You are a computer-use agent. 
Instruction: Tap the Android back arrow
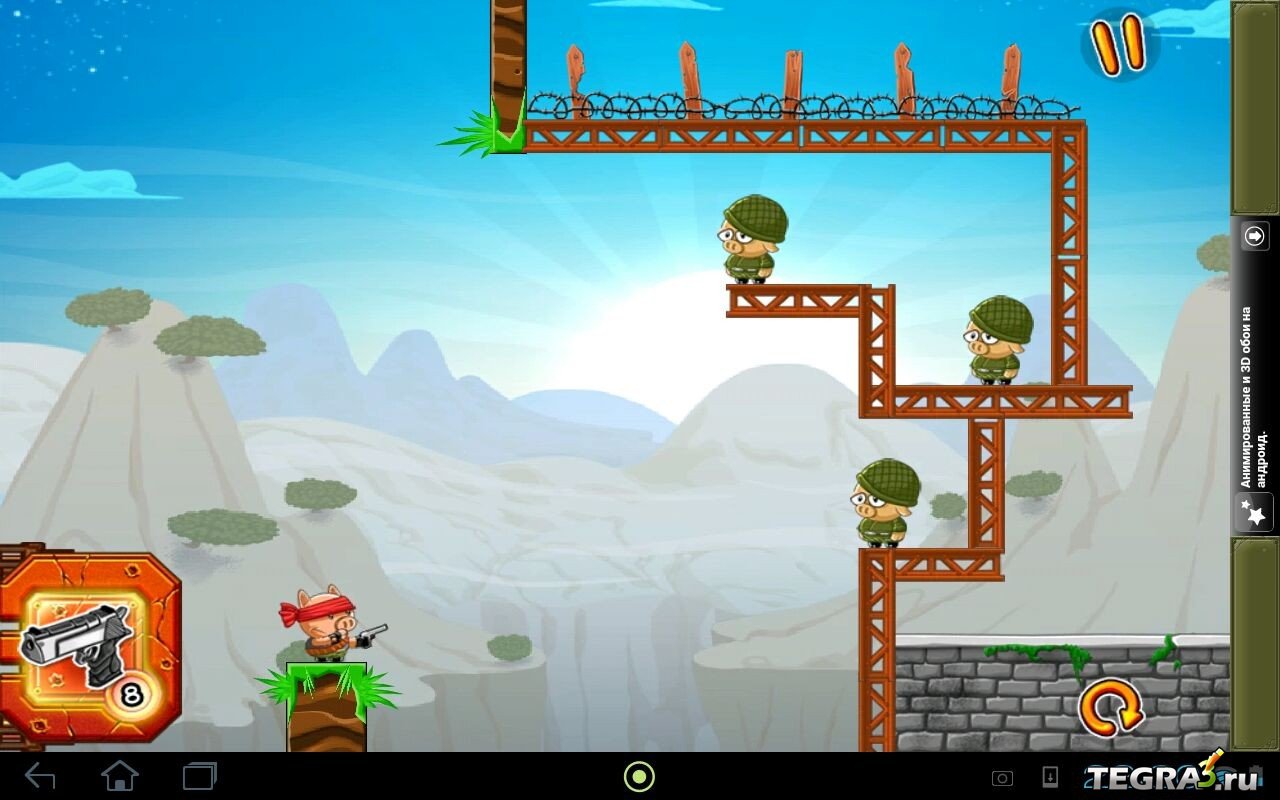tap(40, 776)
